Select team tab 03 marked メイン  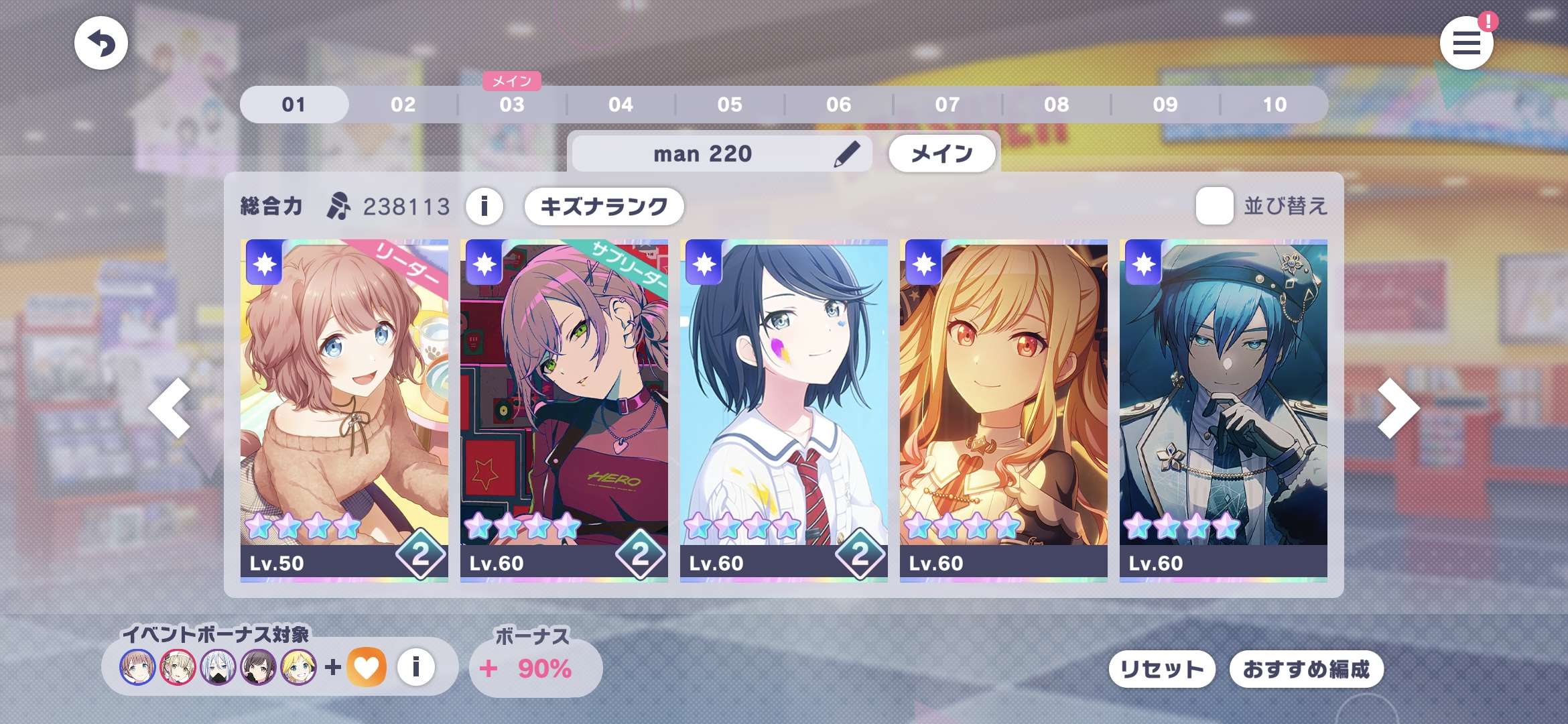pyautogui.click(x=512, y=105)
